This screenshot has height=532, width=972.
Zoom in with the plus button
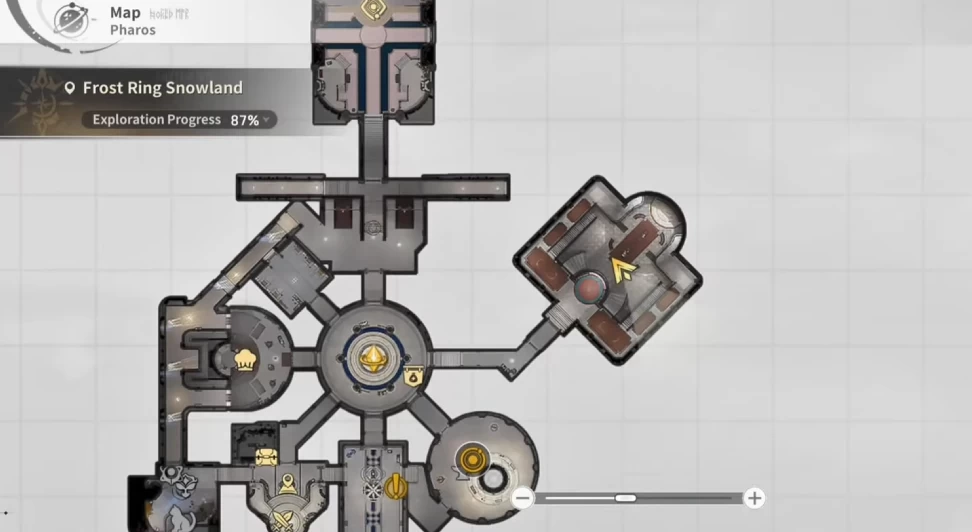(x=754, y=498)
